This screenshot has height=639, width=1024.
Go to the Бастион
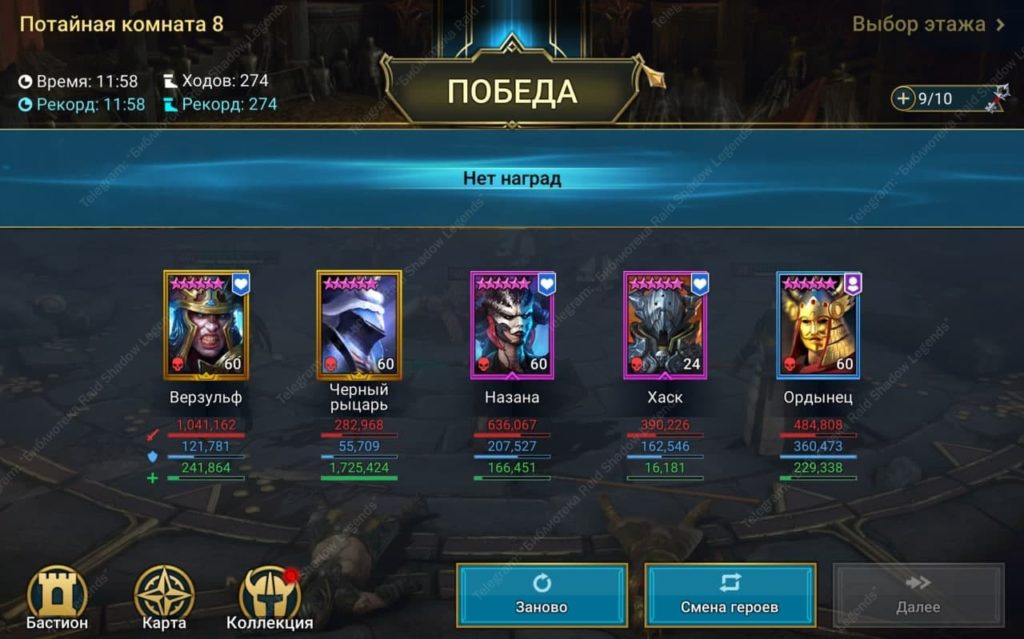click(x=57, y=598)
